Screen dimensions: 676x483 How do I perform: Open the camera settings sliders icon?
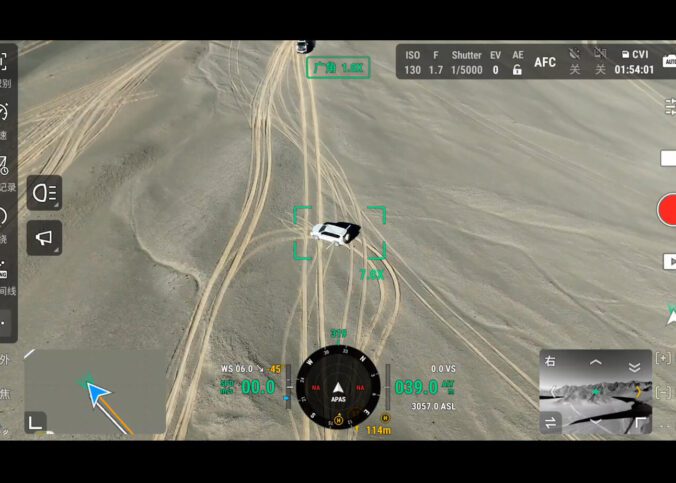(x=669, y=105)
